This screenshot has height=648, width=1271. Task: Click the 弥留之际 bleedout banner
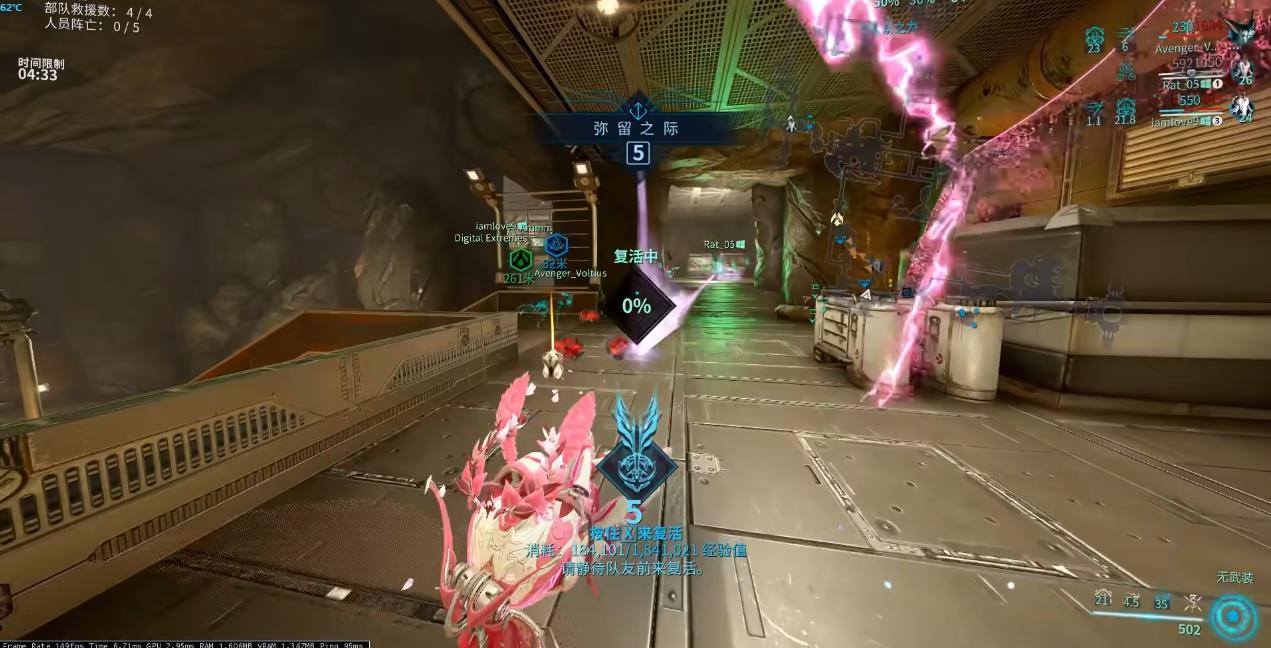tap(637, 128)
